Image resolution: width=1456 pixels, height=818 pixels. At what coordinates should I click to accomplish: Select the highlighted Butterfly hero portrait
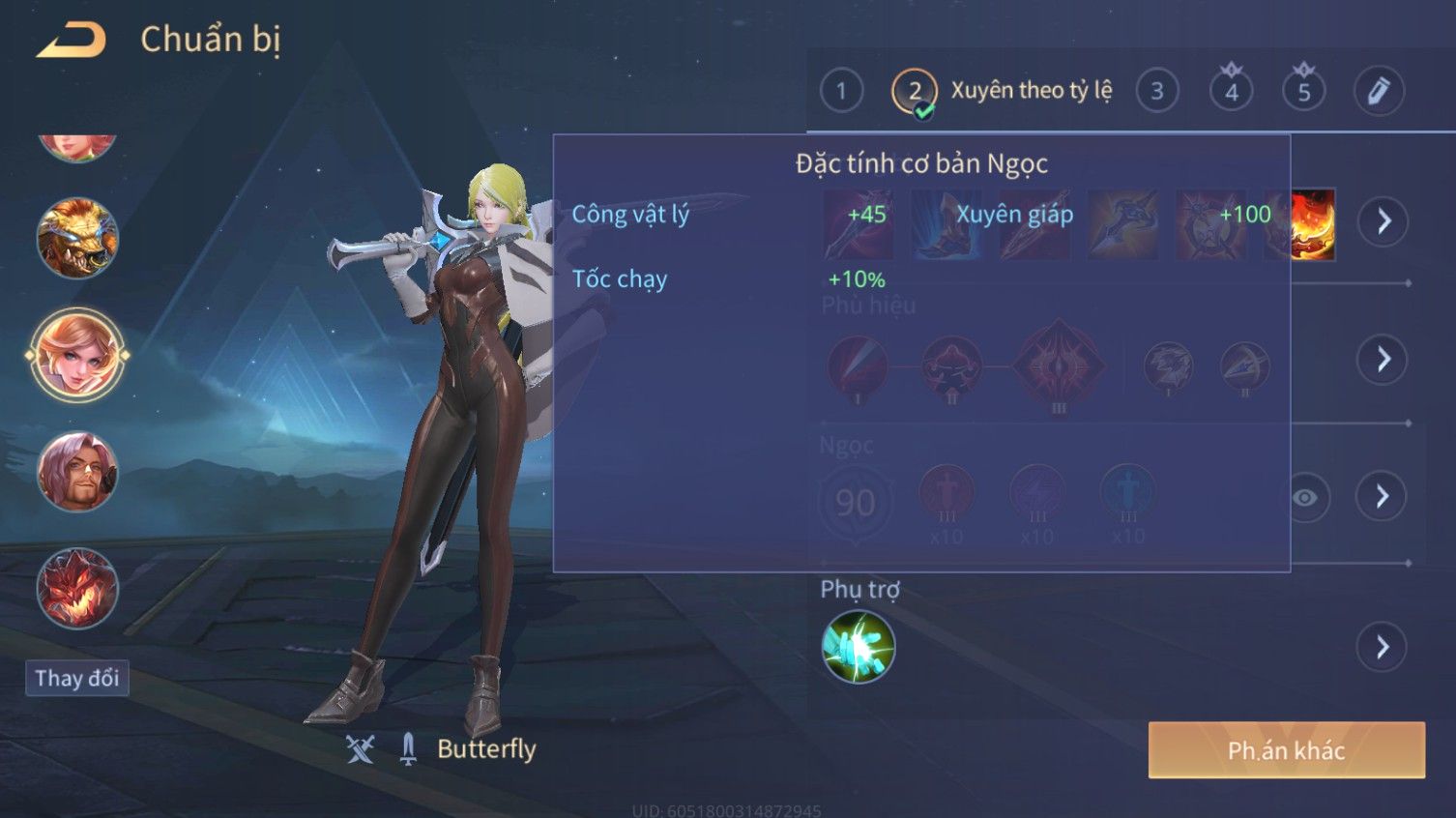77,355
